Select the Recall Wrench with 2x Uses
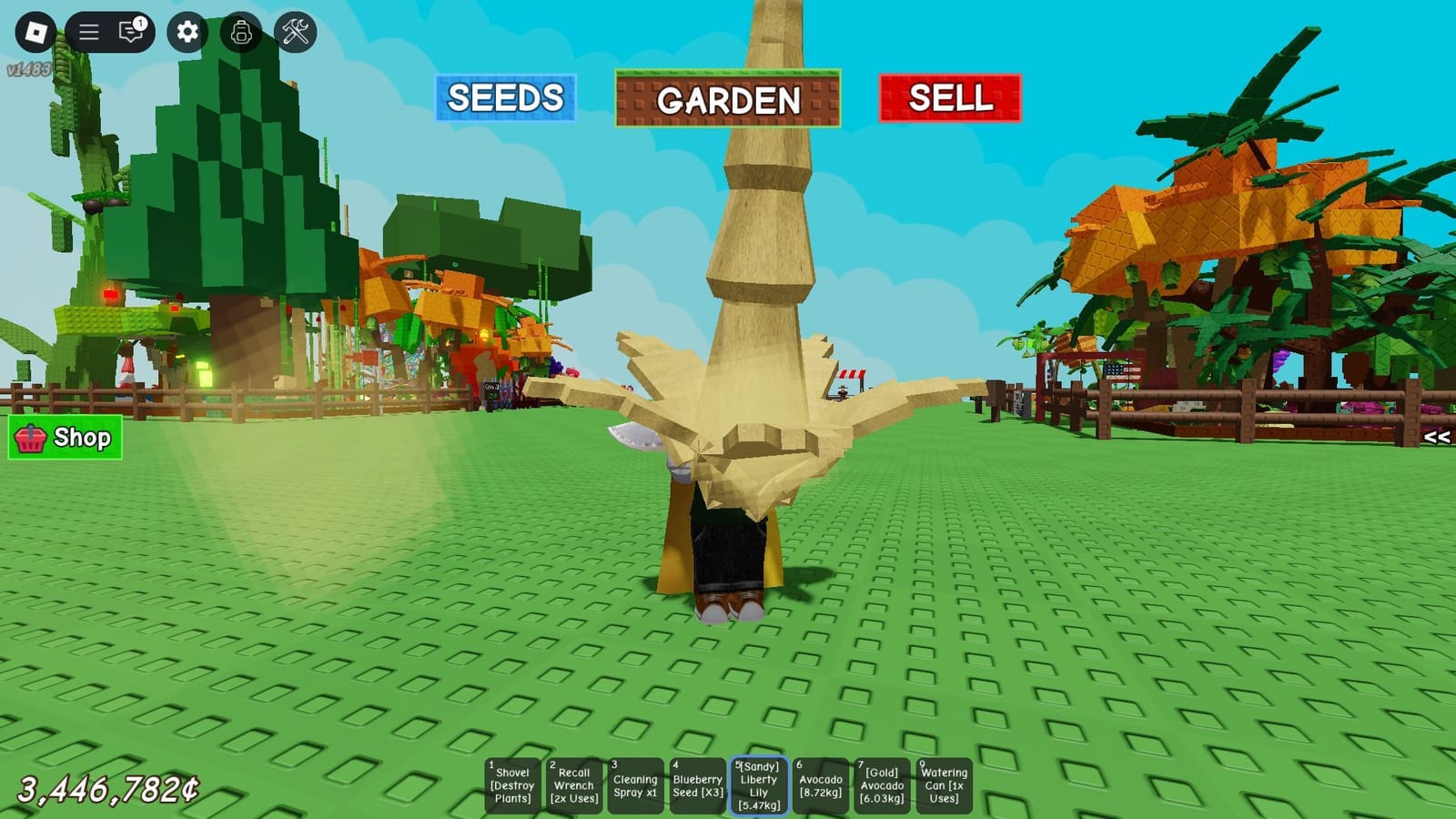The height and width of the screenshot is (819, 1456). pyautogui.click(x=575, y=784)
